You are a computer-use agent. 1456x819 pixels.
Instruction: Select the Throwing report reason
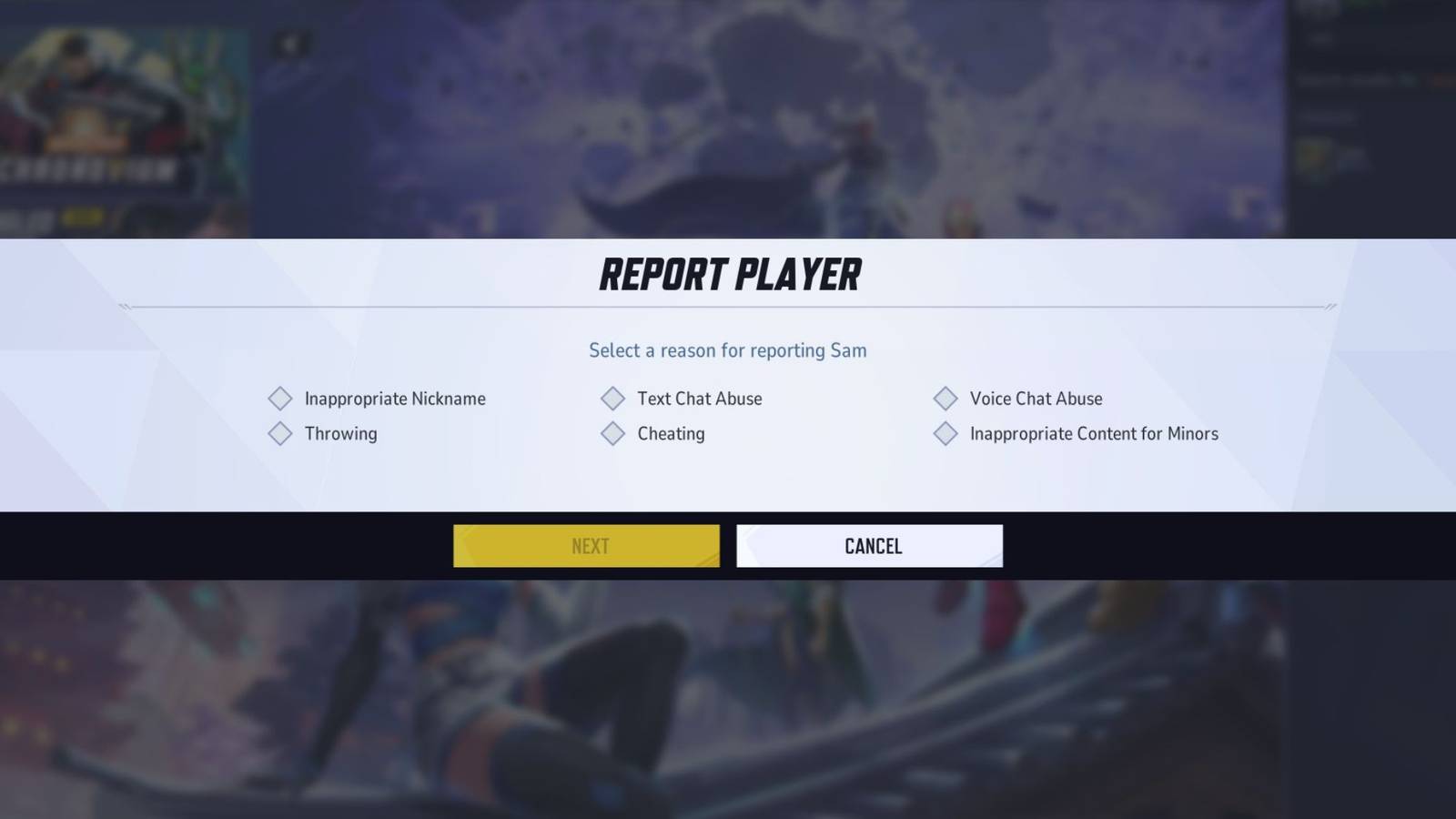point(340,434)
